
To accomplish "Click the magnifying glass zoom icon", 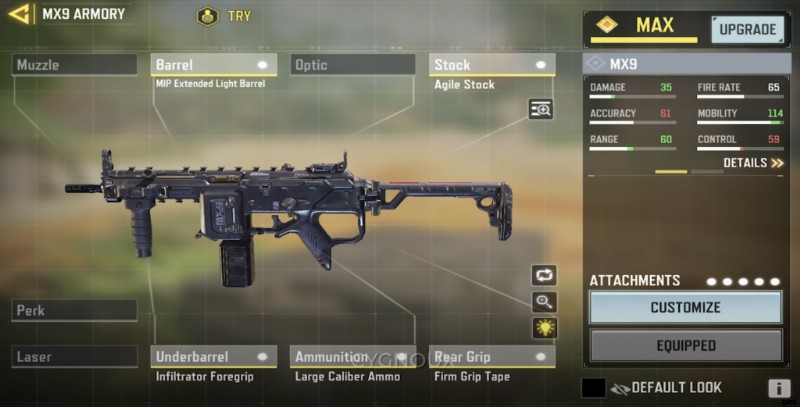I will click(544, 302).
